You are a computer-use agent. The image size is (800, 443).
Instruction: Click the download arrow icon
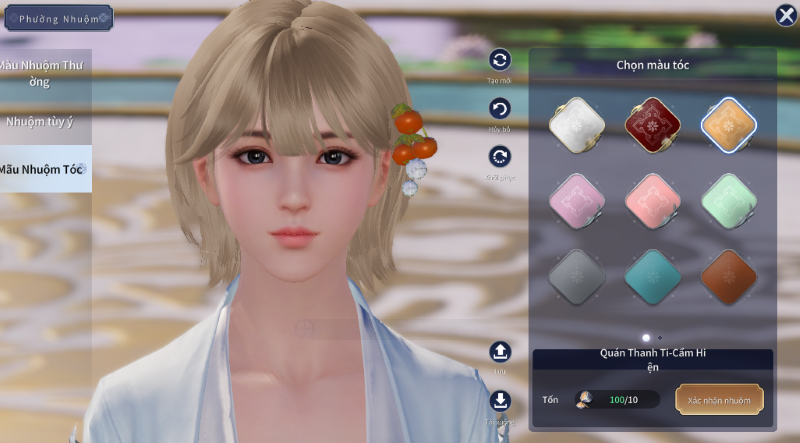pos(500,401)
